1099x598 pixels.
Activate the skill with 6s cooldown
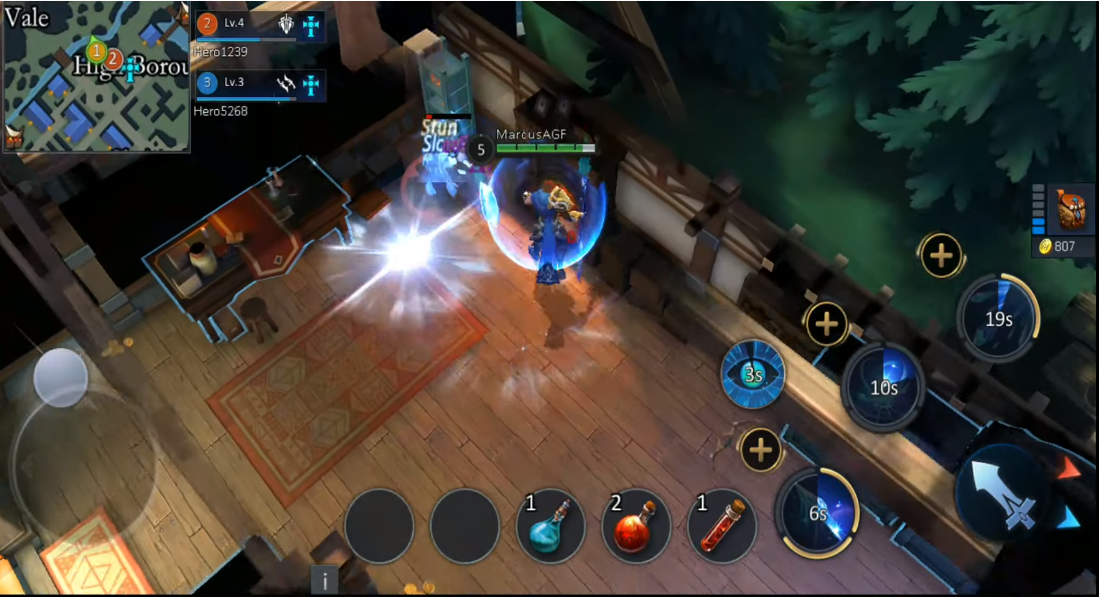click(817, 512)
